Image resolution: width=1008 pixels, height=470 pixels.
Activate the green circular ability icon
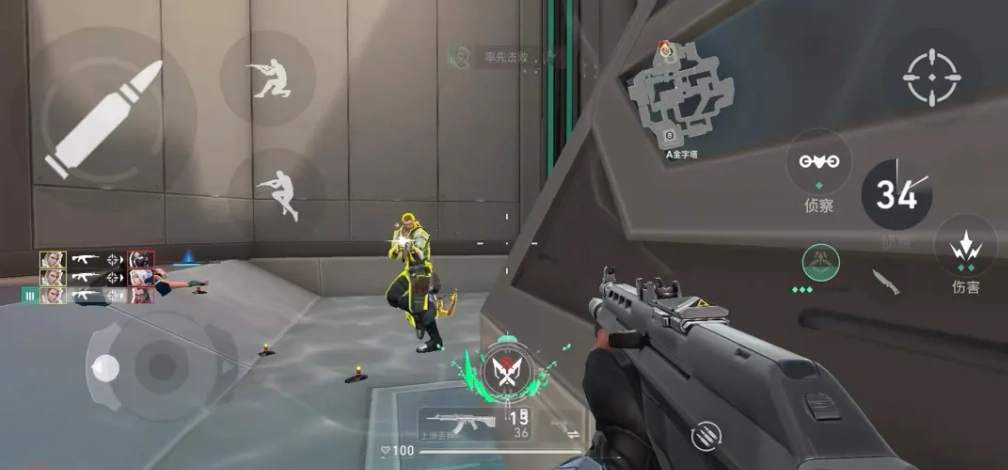click(821, 263)
